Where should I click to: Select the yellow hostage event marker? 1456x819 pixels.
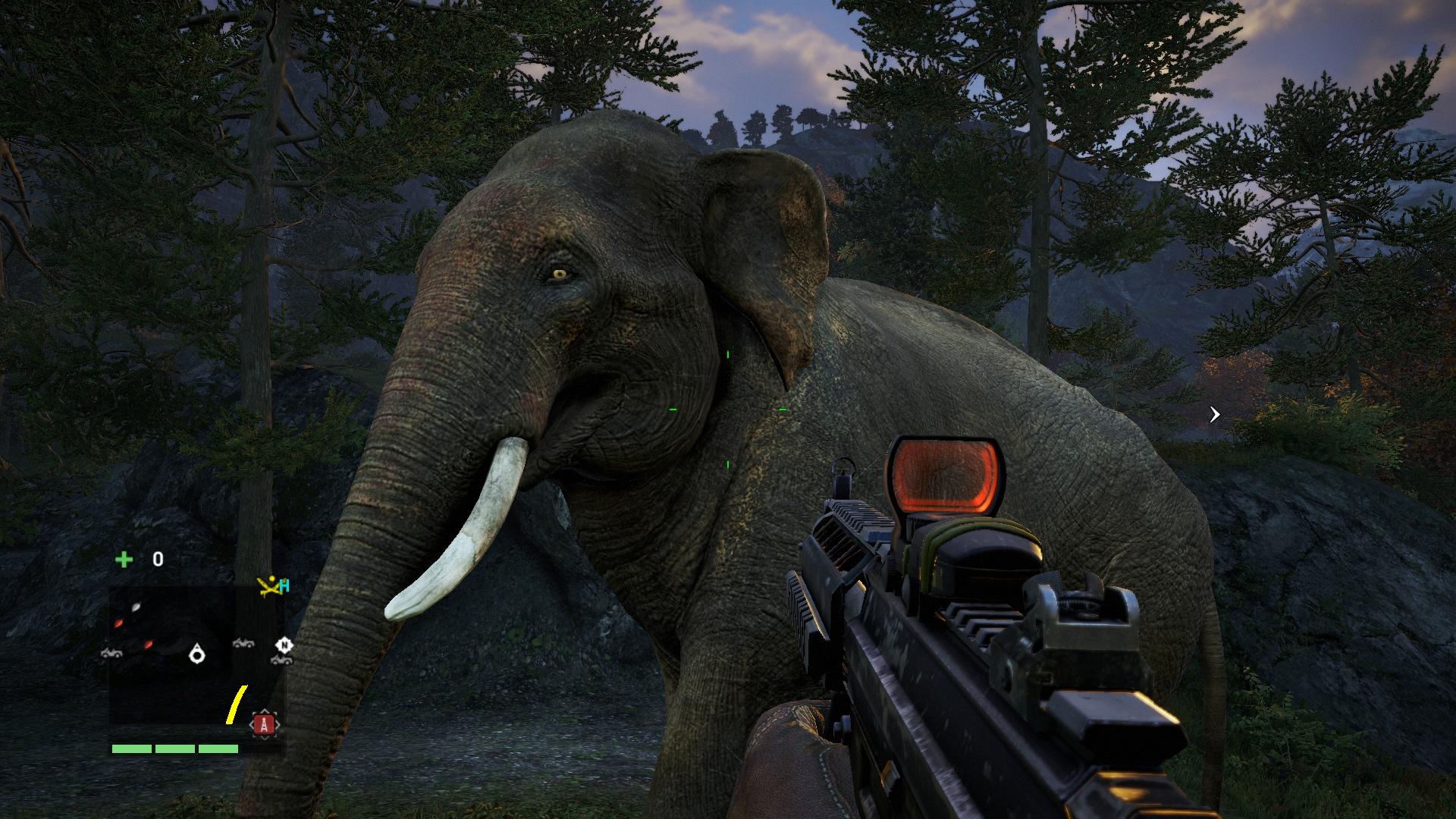pos(270,586)
